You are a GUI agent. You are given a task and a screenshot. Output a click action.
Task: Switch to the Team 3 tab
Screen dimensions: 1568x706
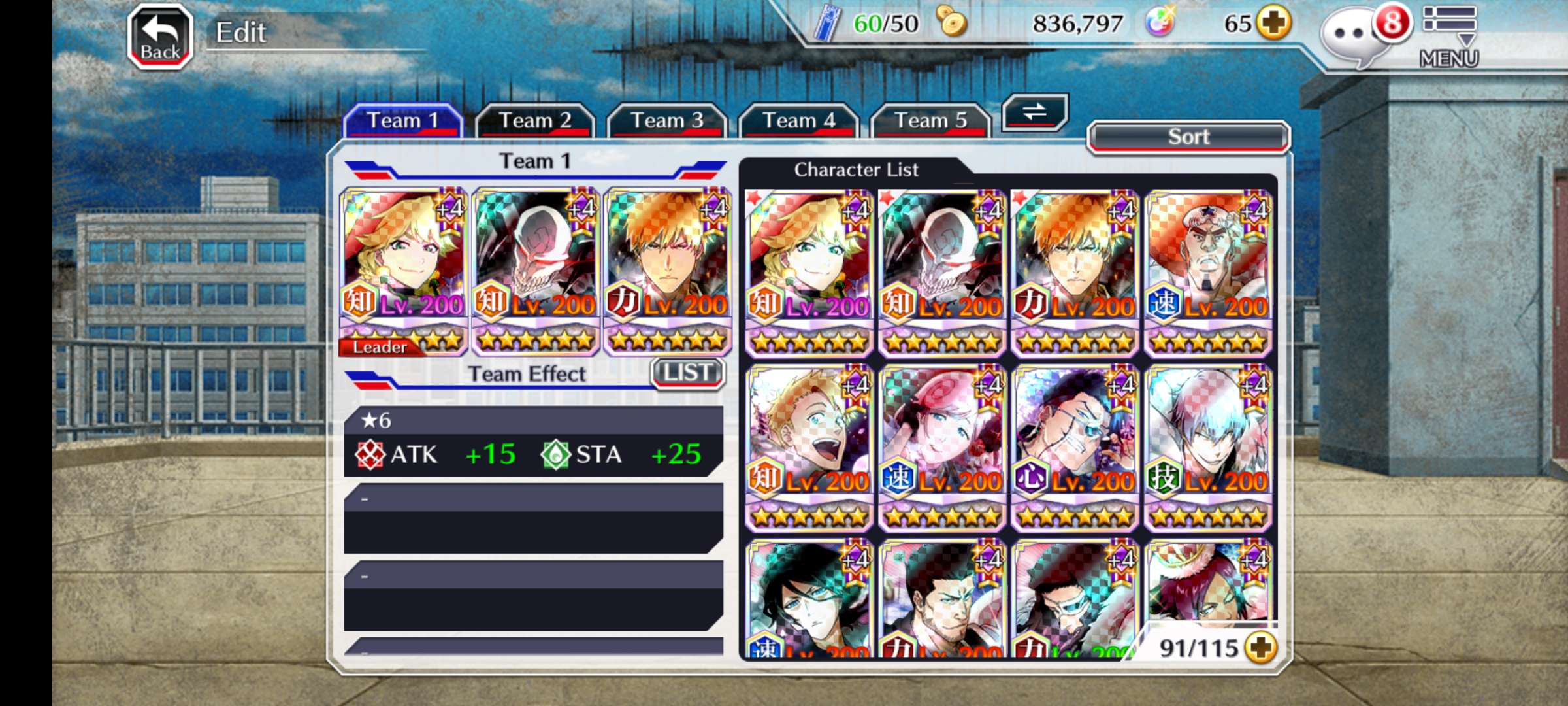(666, 121)
